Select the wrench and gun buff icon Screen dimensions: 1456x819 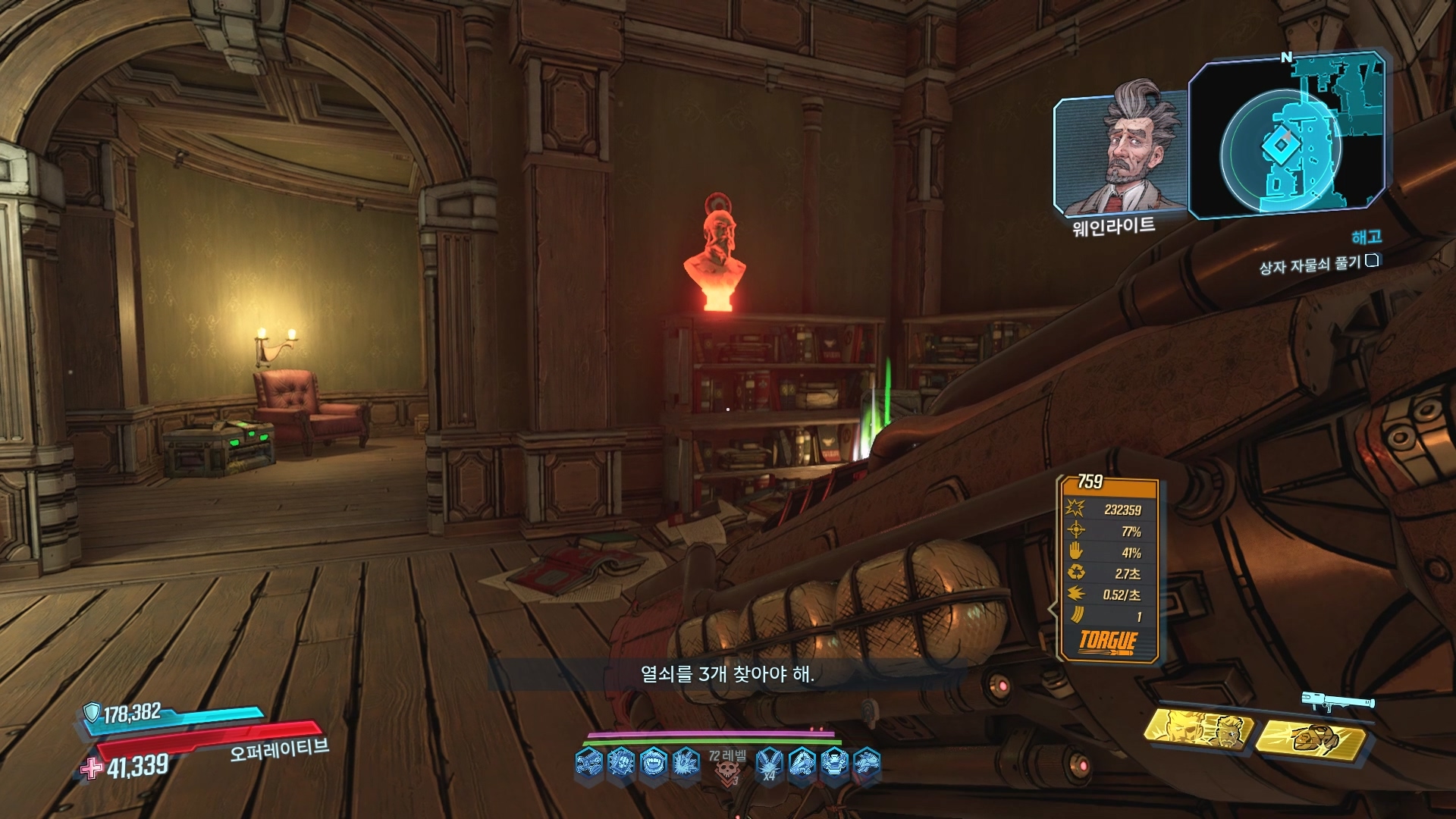(588, 761)
